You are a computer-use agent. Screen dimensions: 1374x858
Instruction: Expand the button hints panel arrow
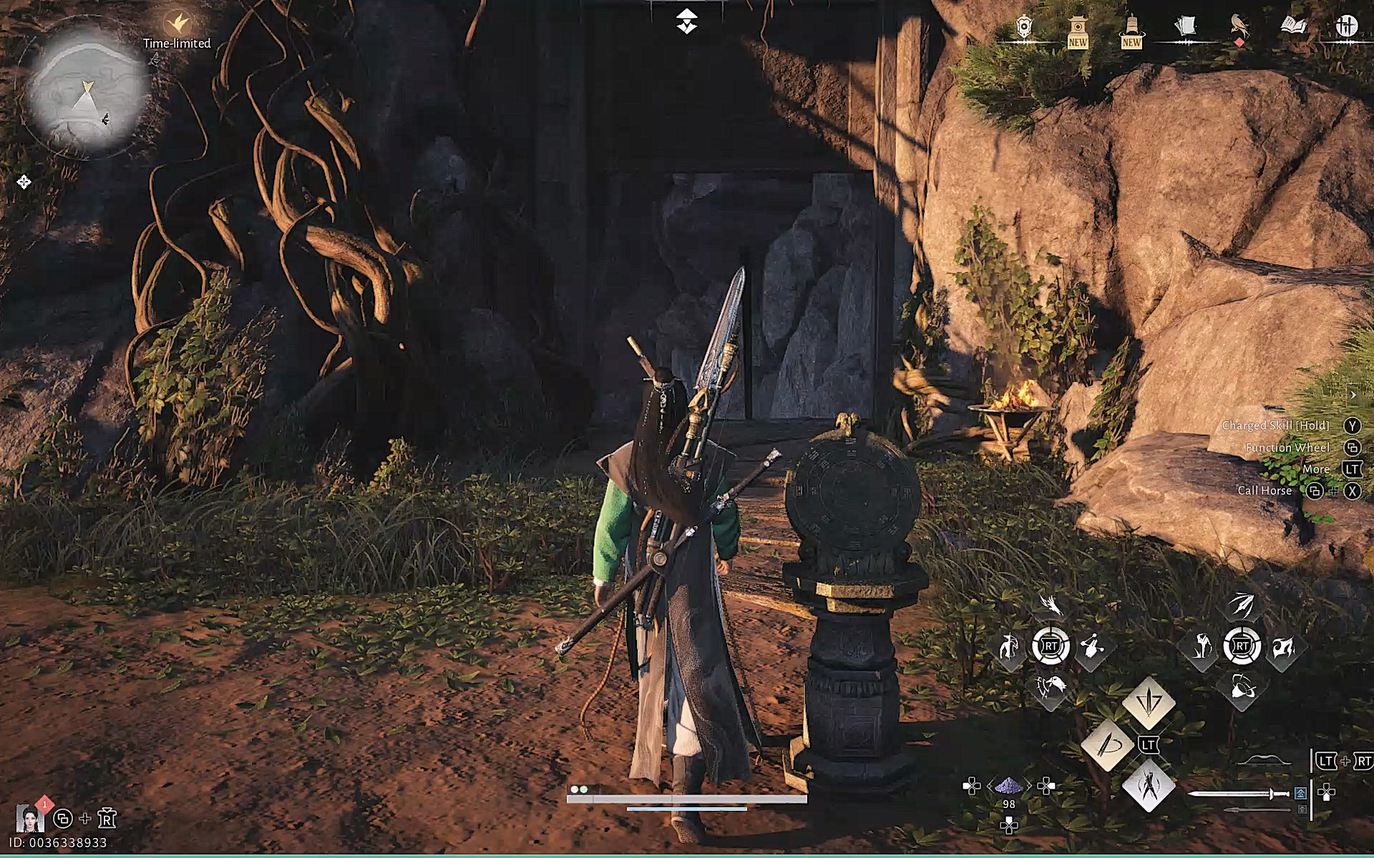pos(1352,395)
